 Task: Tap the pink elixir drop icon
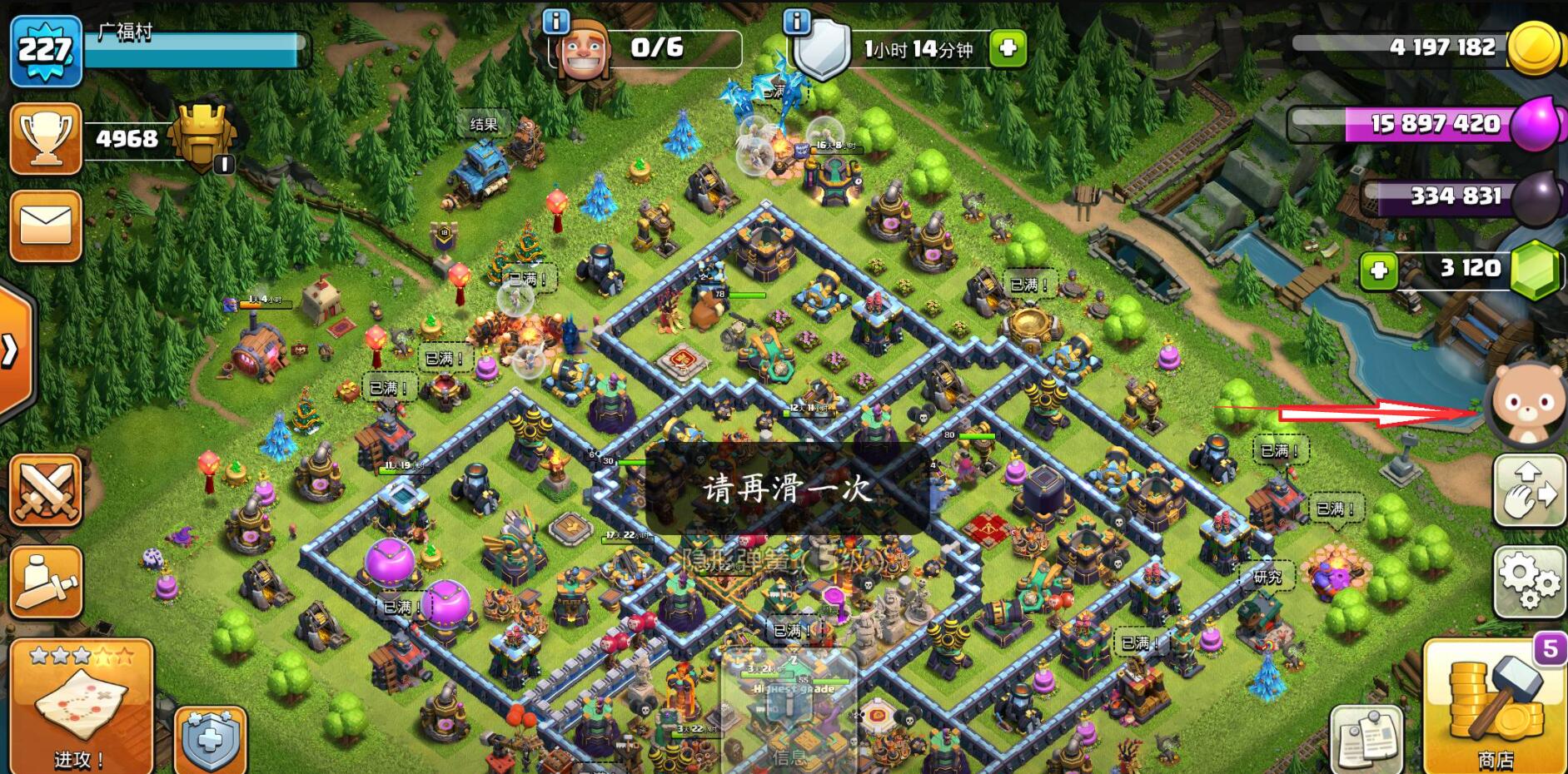point(1534,125)
